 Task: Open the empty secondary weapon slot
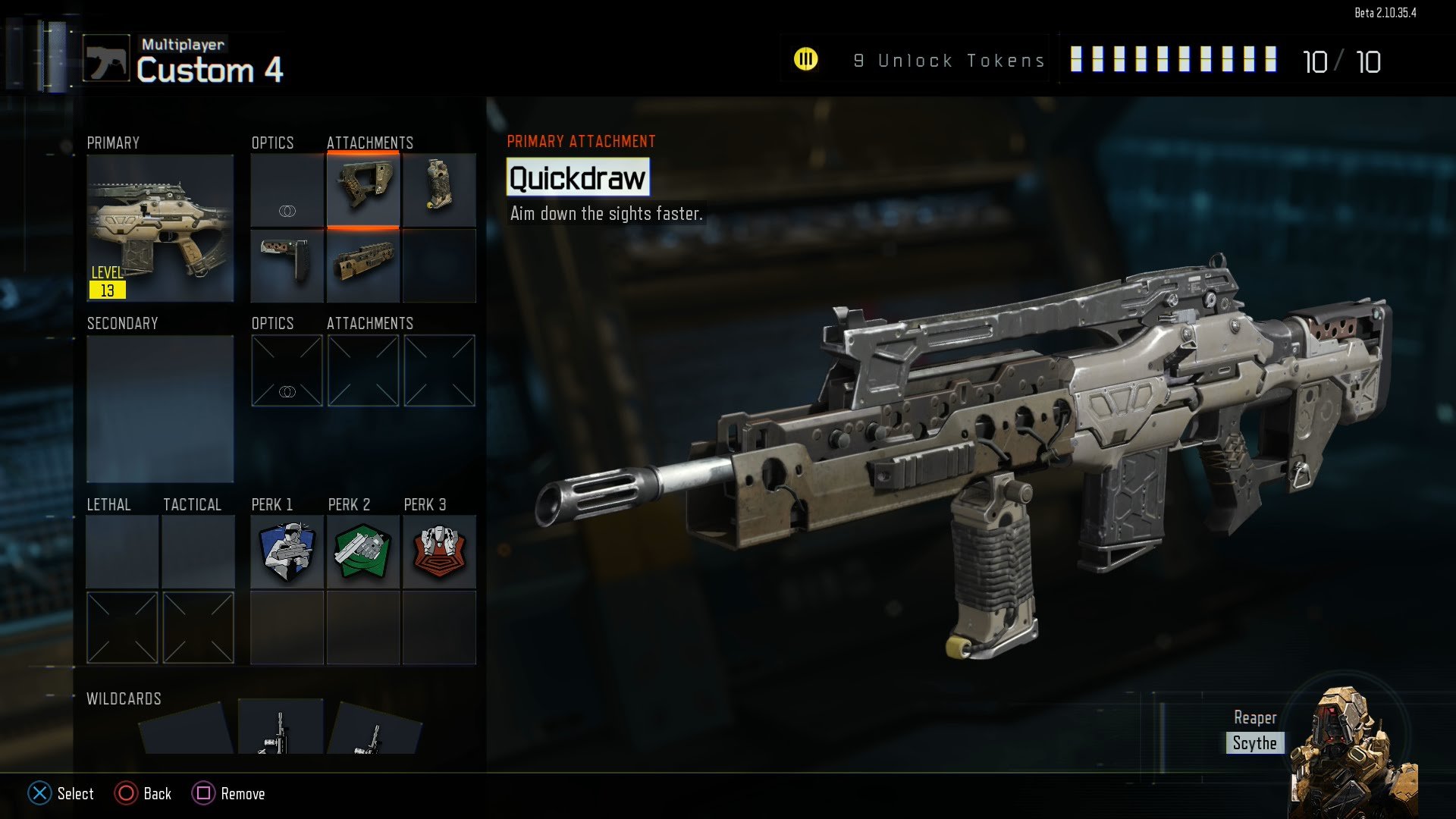click(x=160, y=408)
